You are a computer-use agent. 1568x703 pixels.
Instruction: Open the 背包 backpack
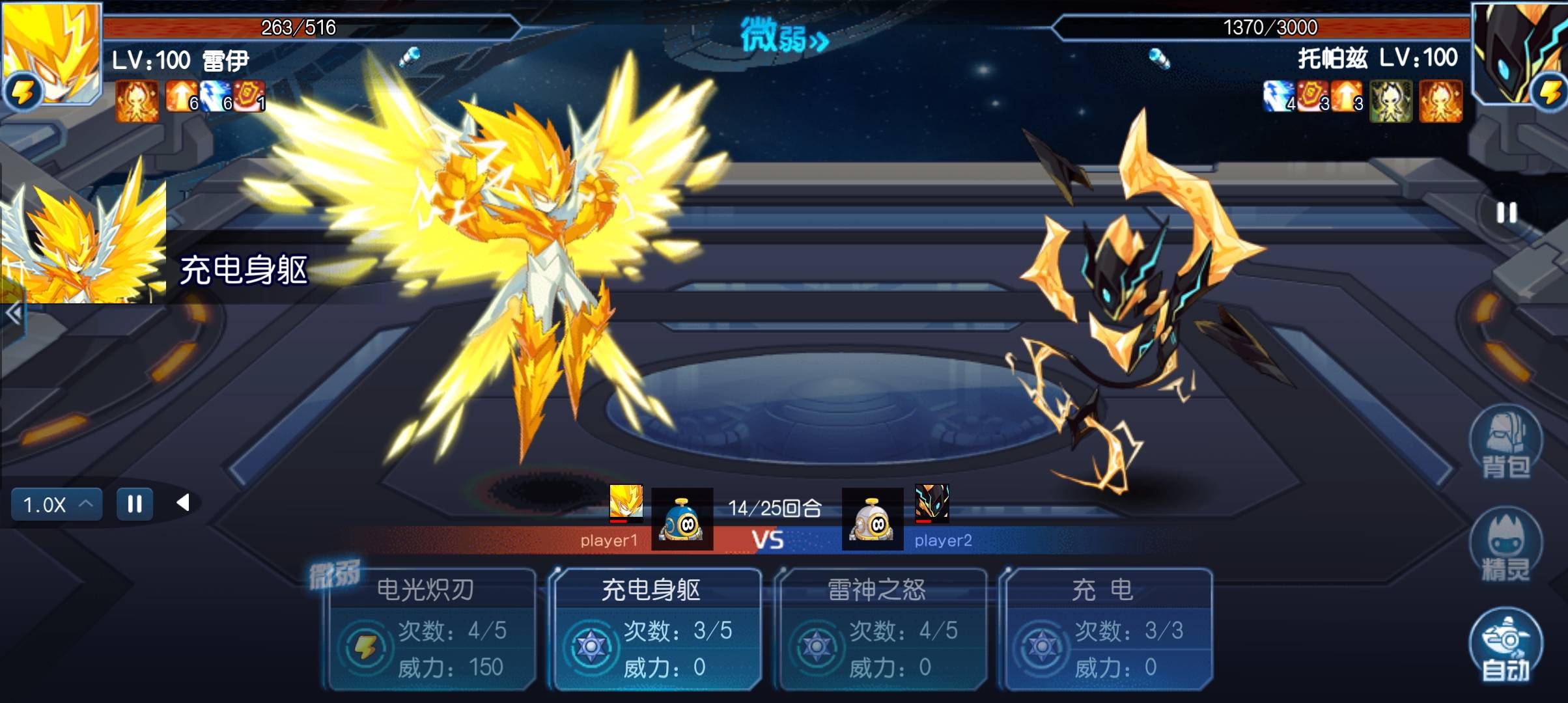point(1505,443)
